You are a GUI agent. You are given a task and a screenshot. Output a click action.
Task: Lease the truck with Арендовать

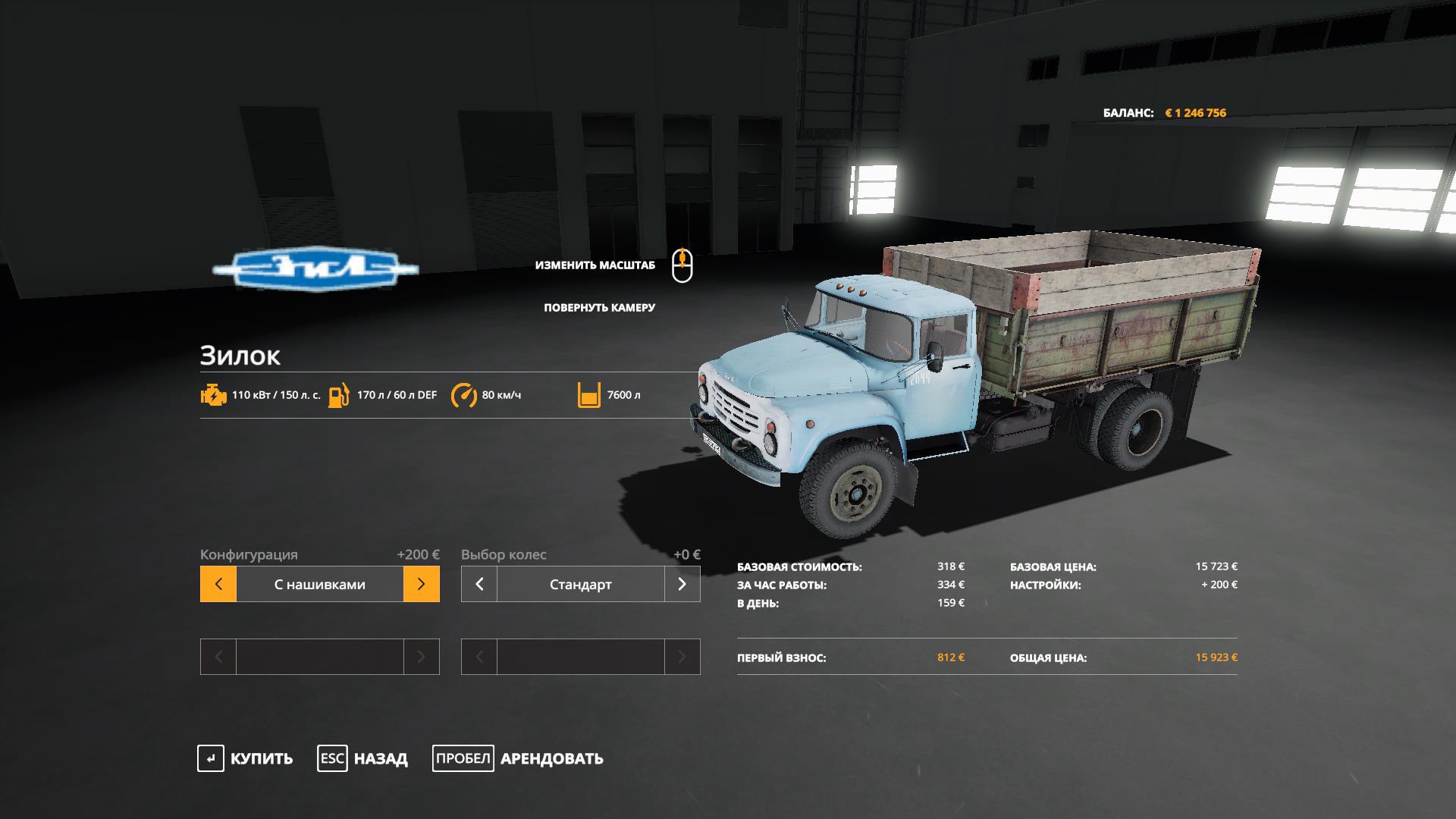(x=518, y=758)
